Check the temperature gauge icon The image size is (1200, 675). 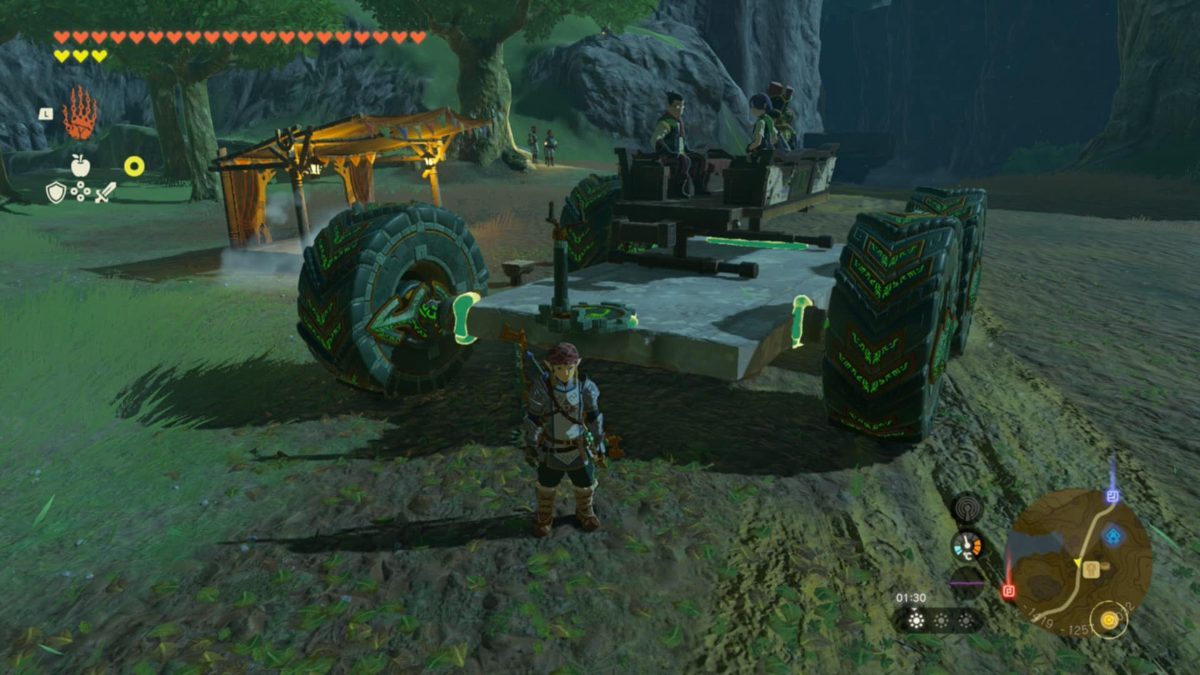click(966, 545)
